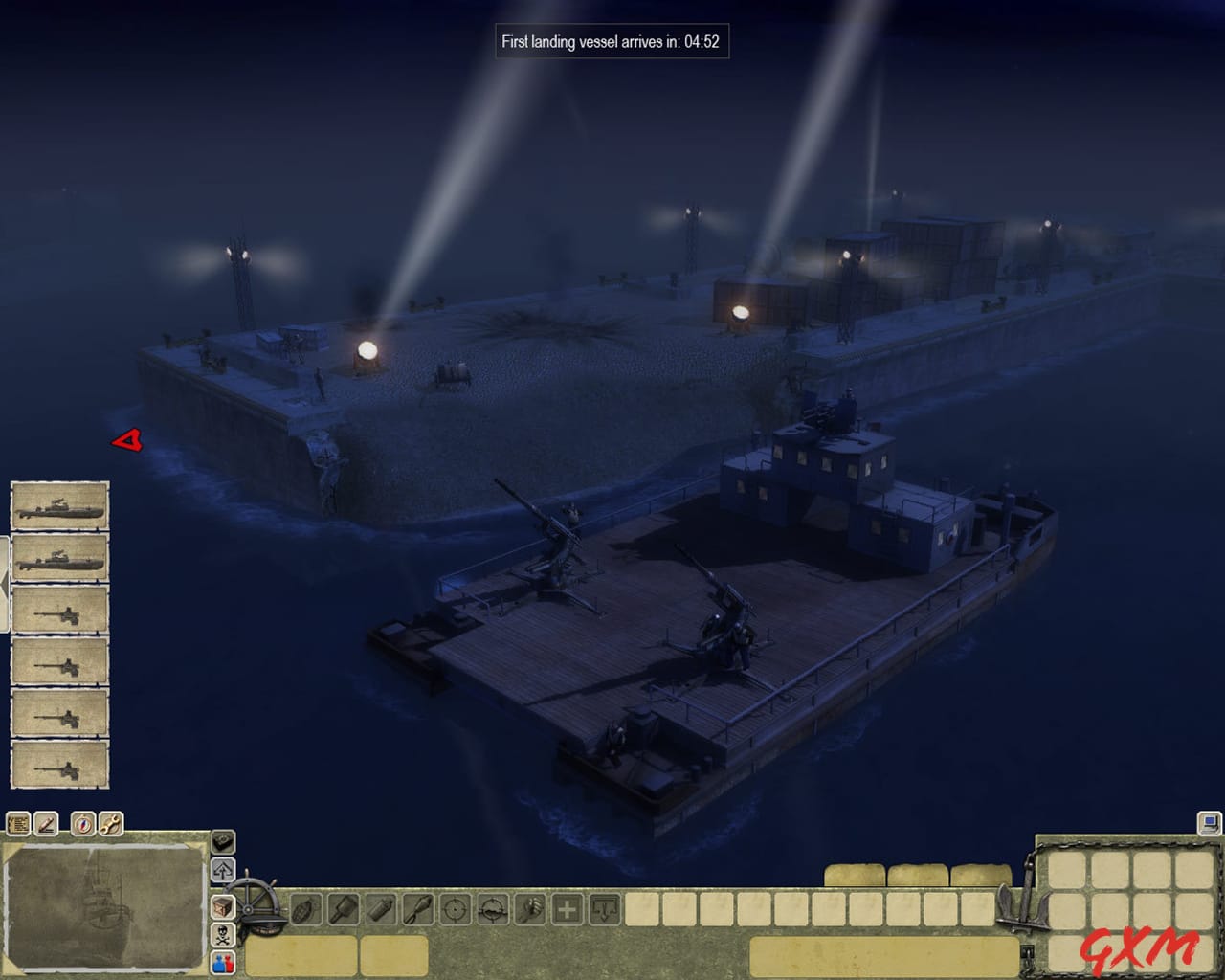This screenshot has height=980, width=1225.
Task: Select the first torpedo boat unit card
Action: pos(59,507)
